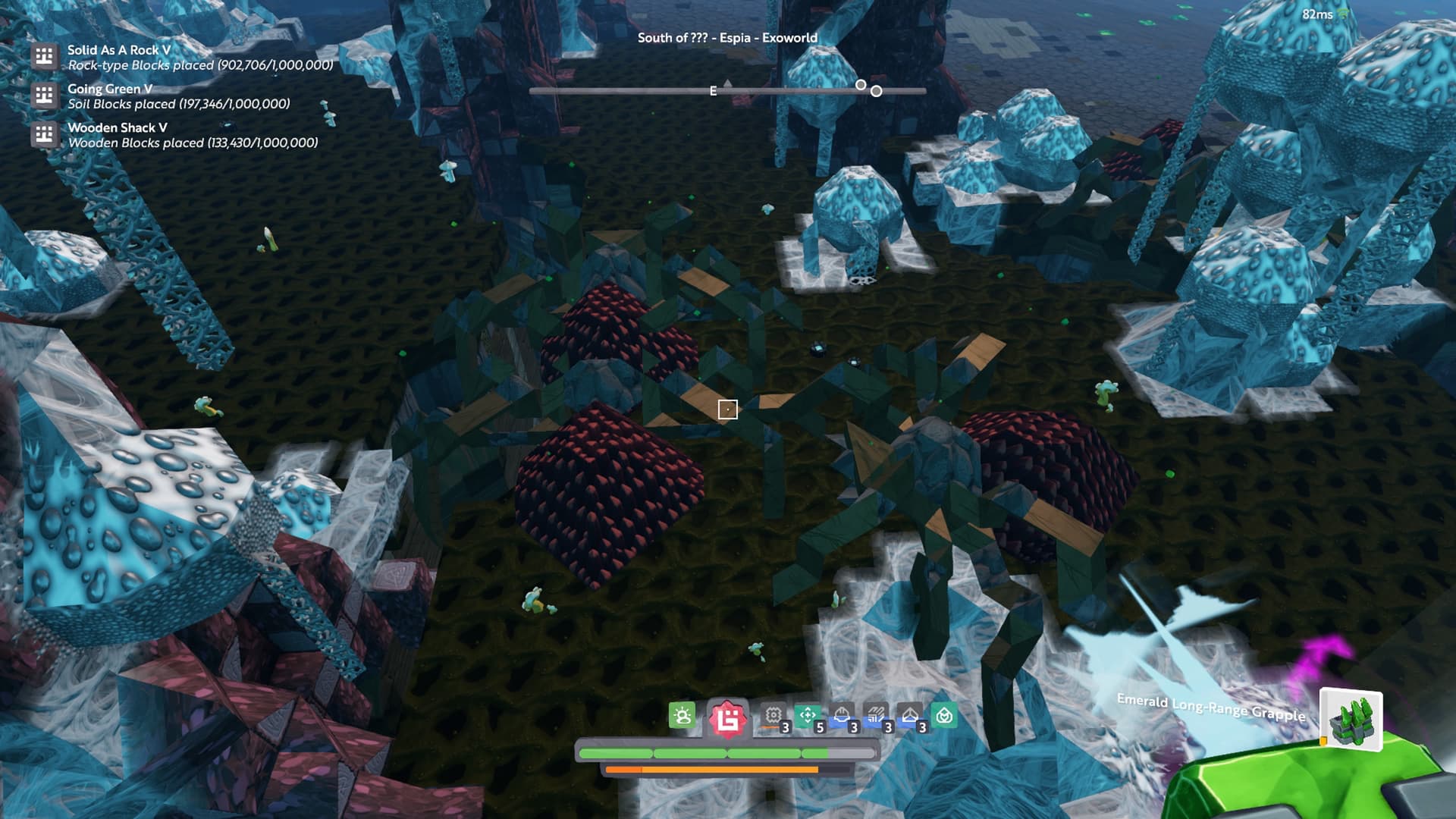Viewport: 1456px width, 819px height.
Task: Click the open box buff icon
Action: click(x=910, y=716)
